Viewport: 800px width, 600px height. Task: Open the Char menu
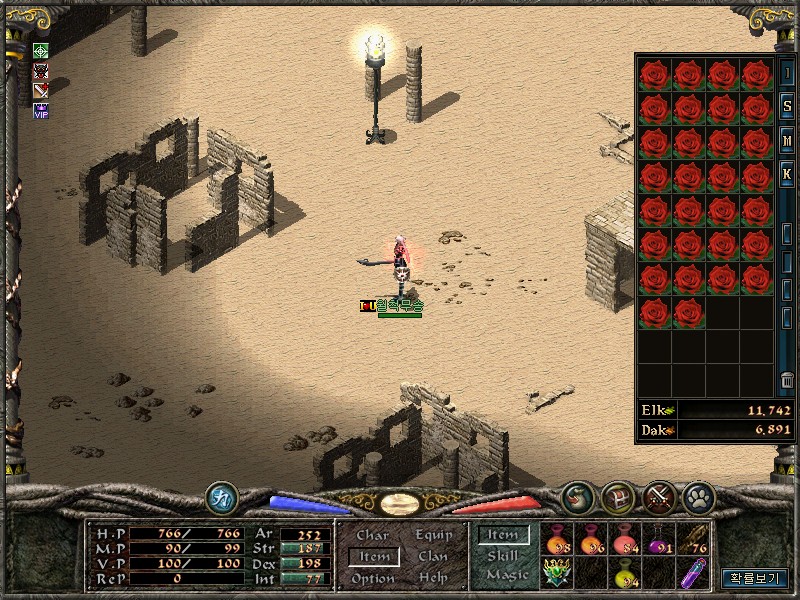coord(372,536)
